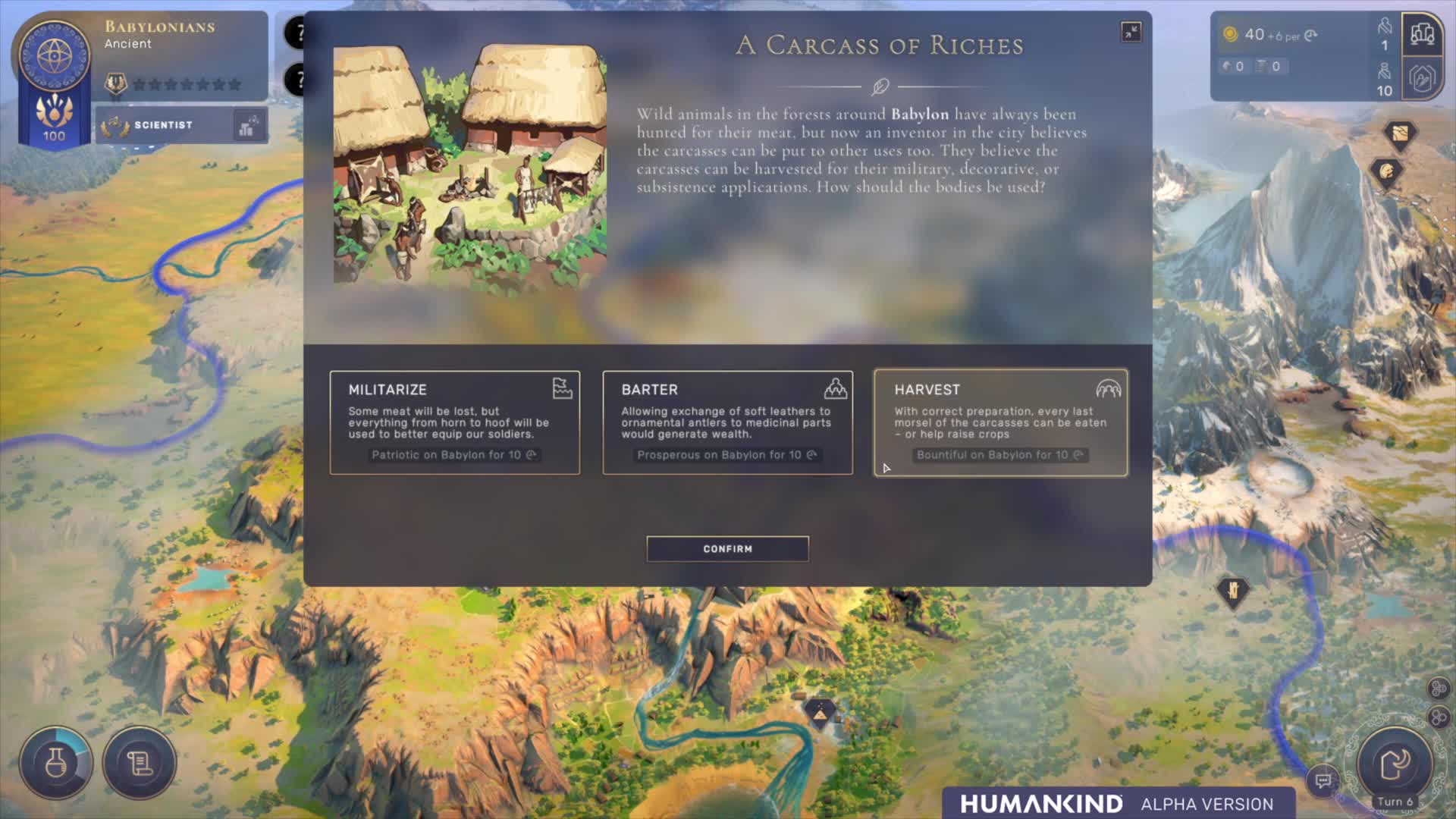
Task: Pick the Harvest event option
Action: 1000,422
